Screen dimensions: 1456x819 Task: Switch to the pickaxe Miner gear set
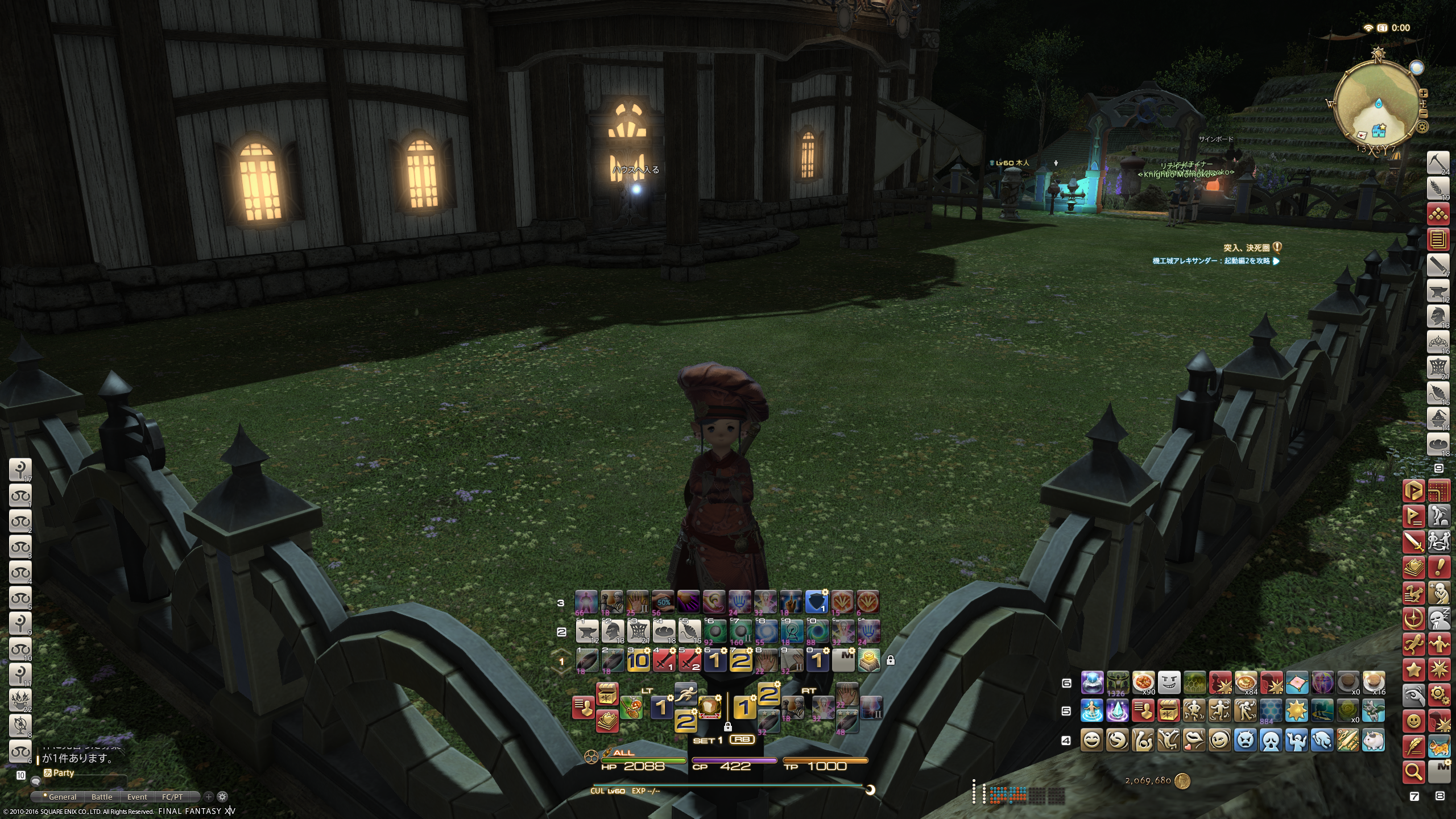1438,163
